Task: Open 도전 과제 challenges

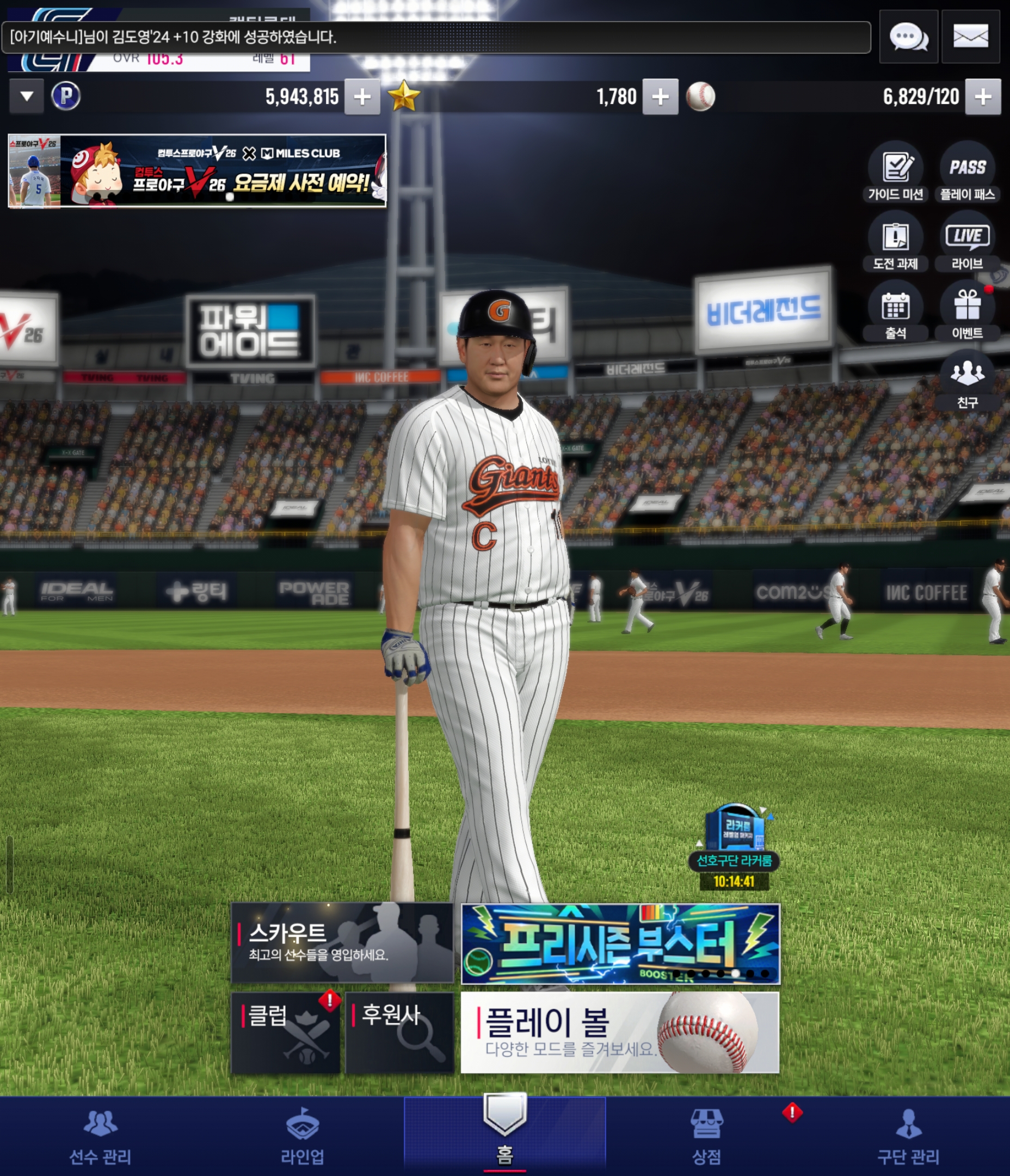Action: [x=895, y=242]
